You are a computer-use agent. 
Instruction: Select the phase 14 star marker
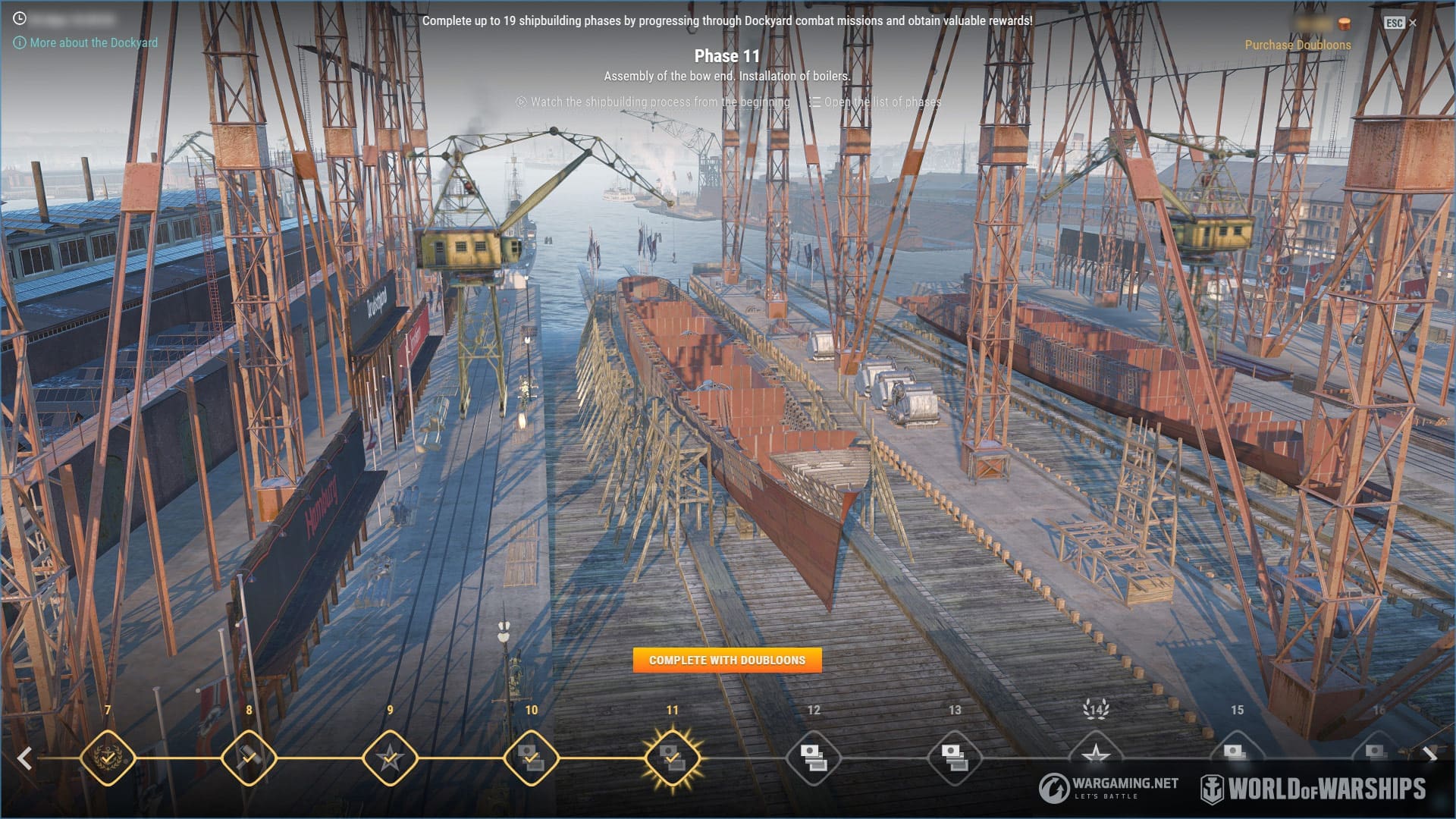coord(1095,754)
